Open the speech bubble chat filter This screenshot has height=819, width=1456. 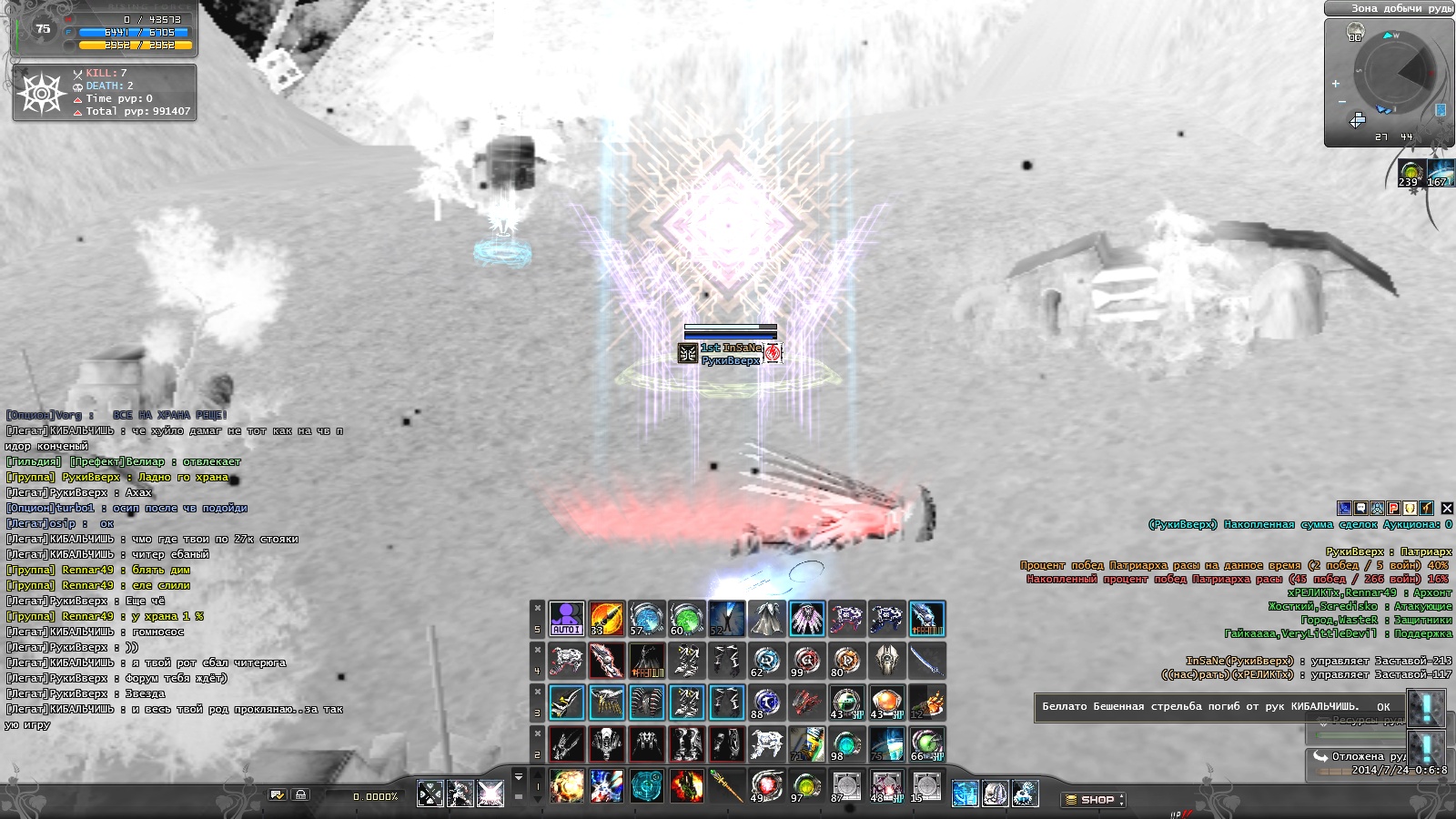1360,509
